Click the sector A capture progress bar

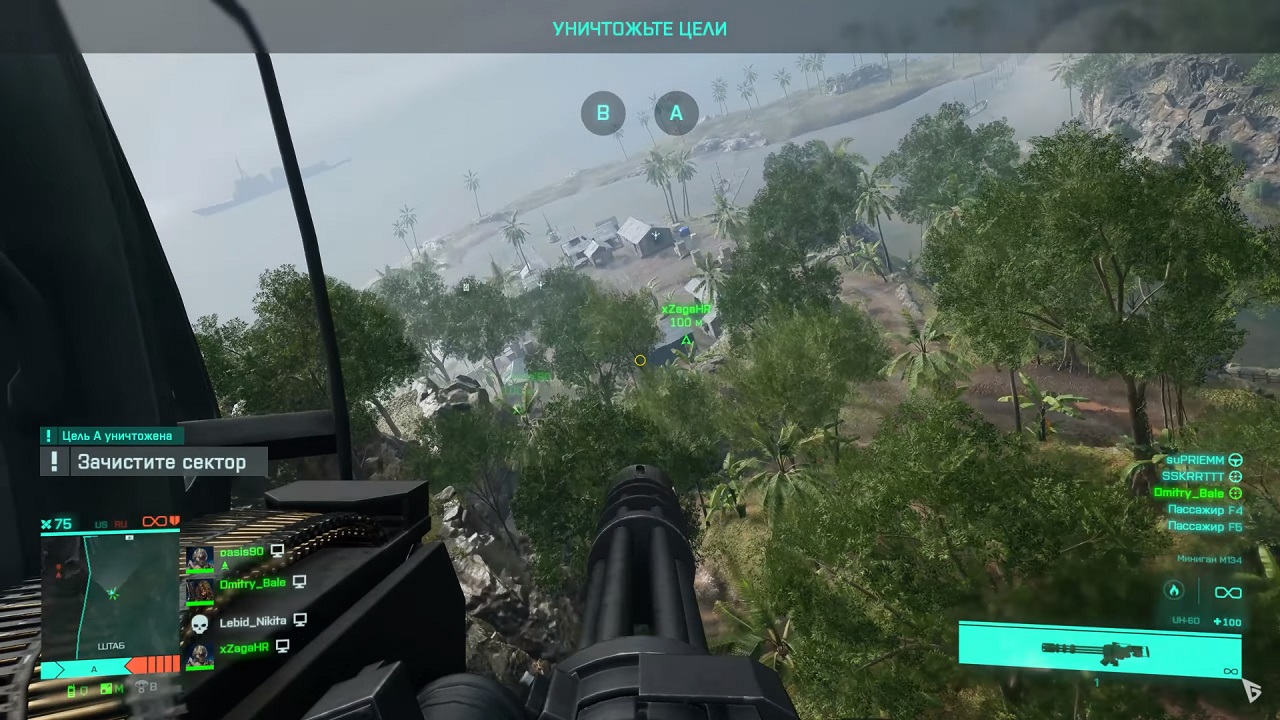(x=109, y=667)
